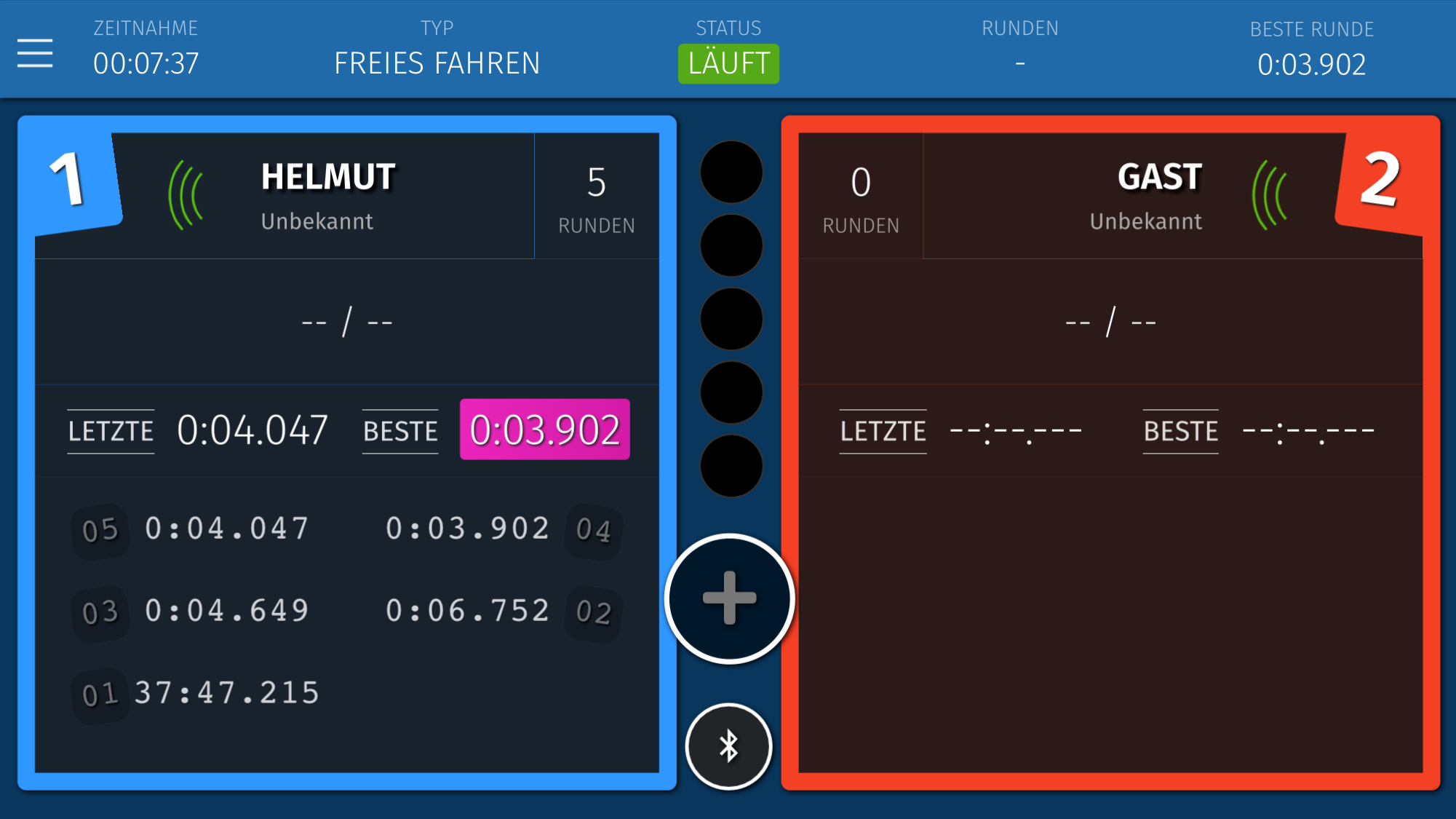
Task: Open the Freies Fahren type selector
Action: pyautogui.click(x=437, y=63)
